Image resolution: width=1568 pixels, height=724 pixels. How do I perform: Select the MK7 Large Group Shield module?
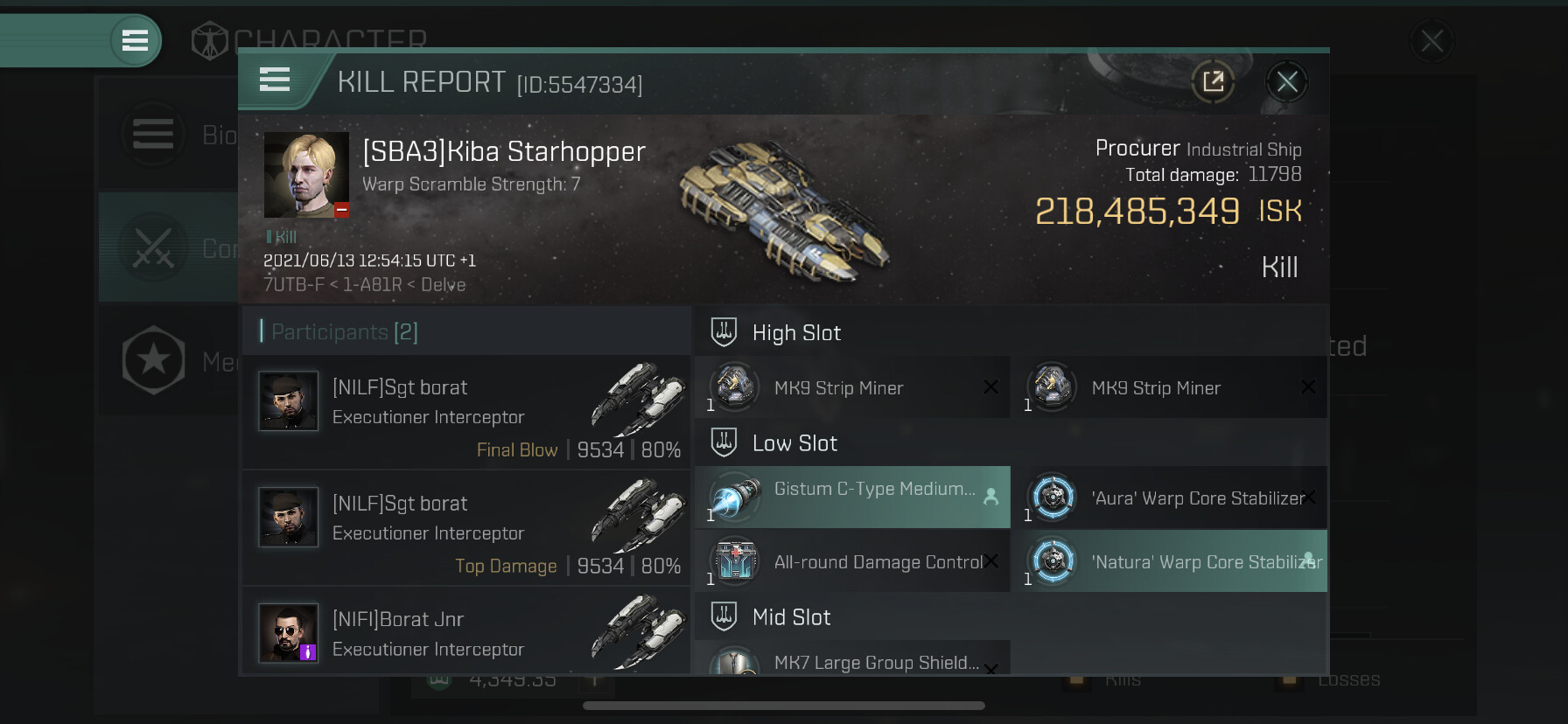(852, 660)
